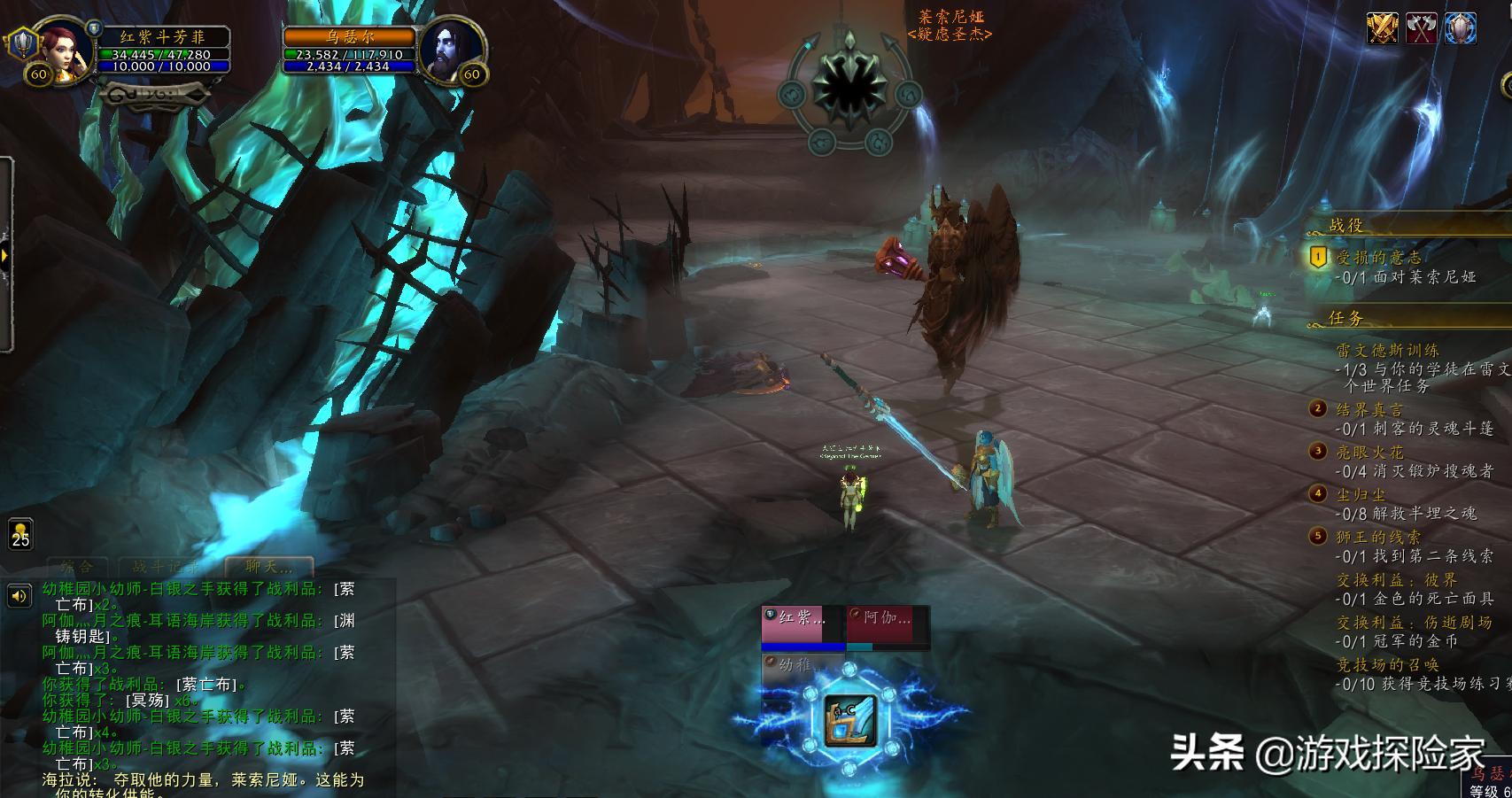
Task: Switch to the 综合 chat tab
Action: [x=77, y=567]
